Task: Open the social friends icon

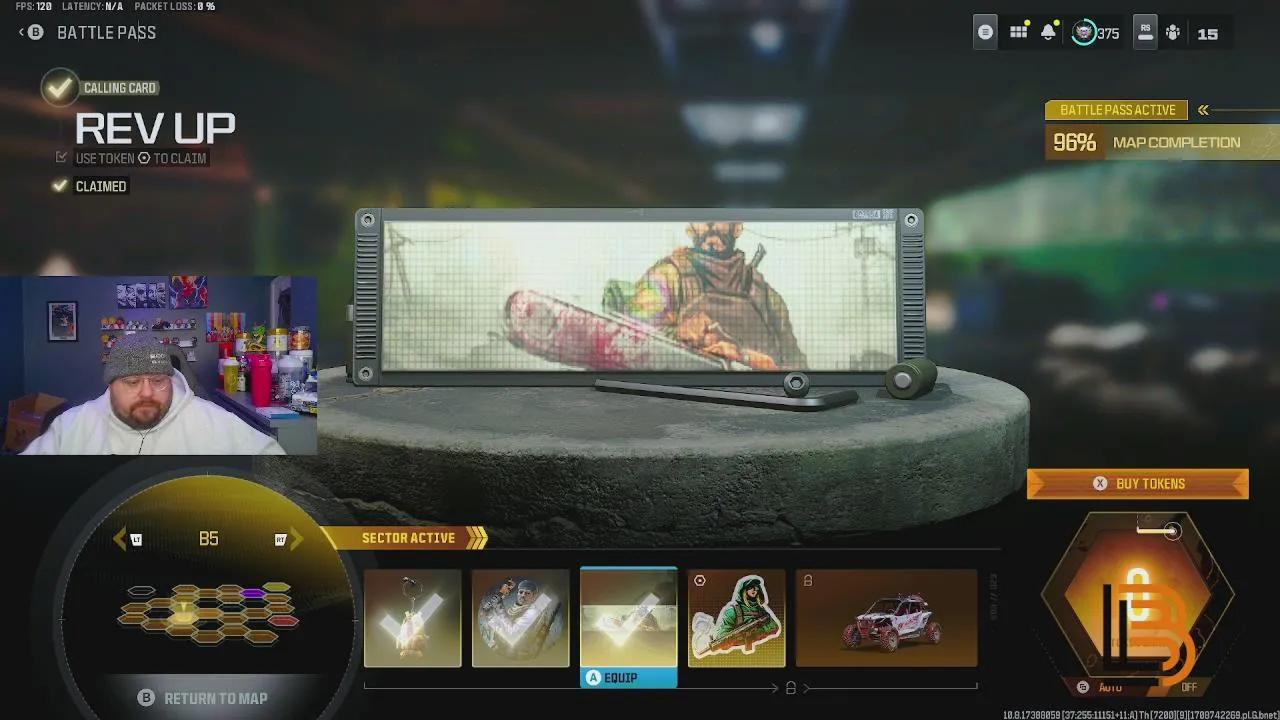Action: pyautogui.click(x=1172, y=32)
